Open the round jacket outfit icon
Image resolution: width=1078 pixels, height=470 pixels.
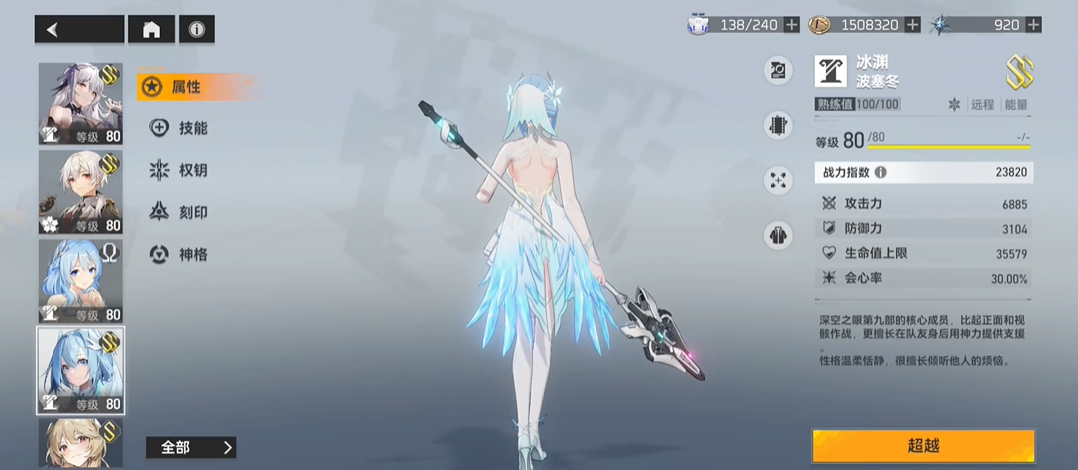tap(778, 236)
